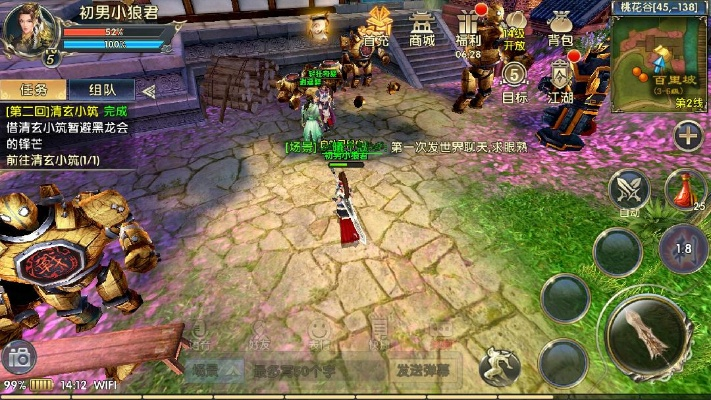
Task: Toggle 自动 auto-combat crossed swords button
Action: point(629,189)
